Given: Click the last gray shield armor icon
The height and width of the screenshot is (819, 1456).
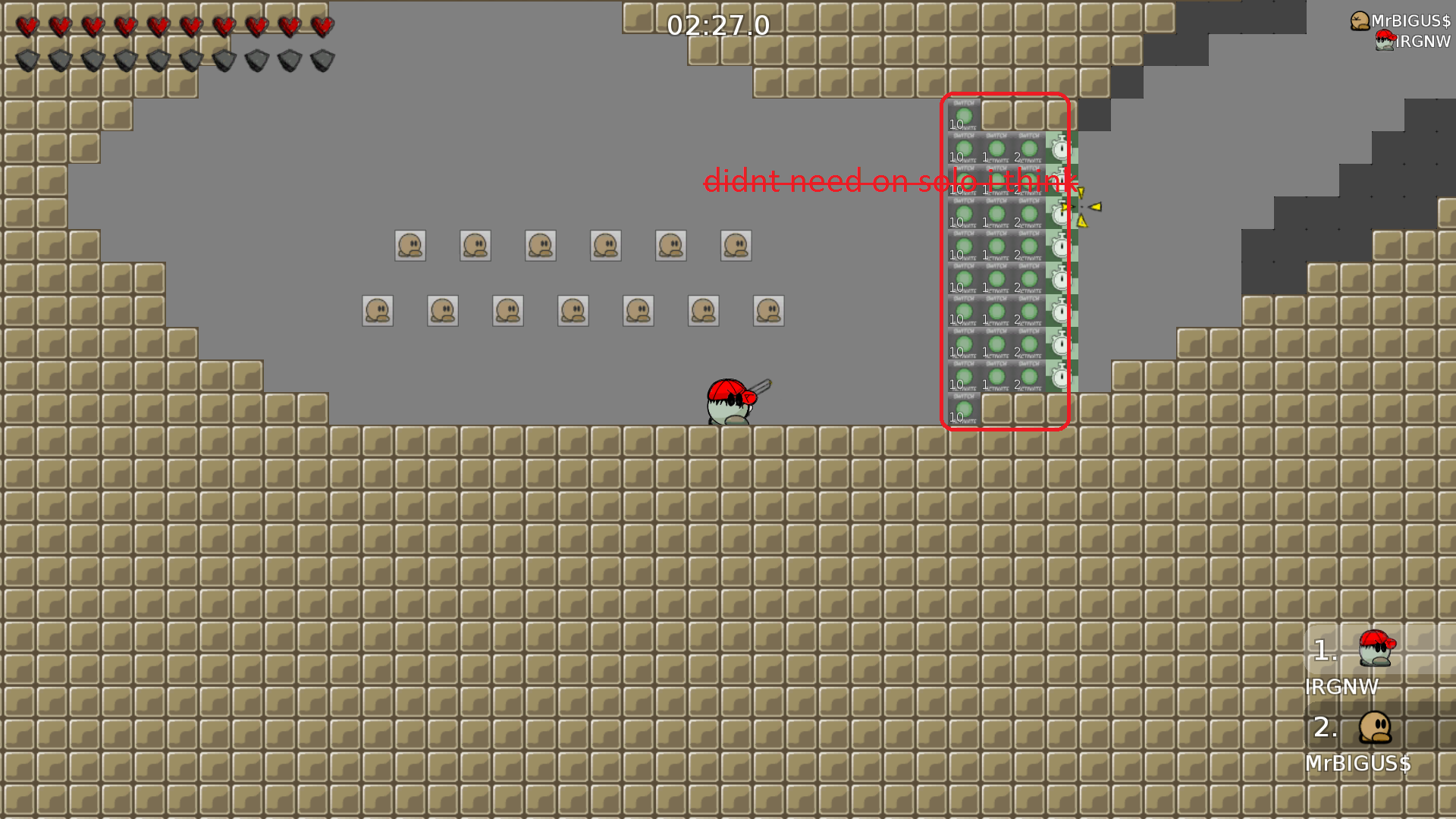Looking at the screenshot, I should (x=321, y=58).
